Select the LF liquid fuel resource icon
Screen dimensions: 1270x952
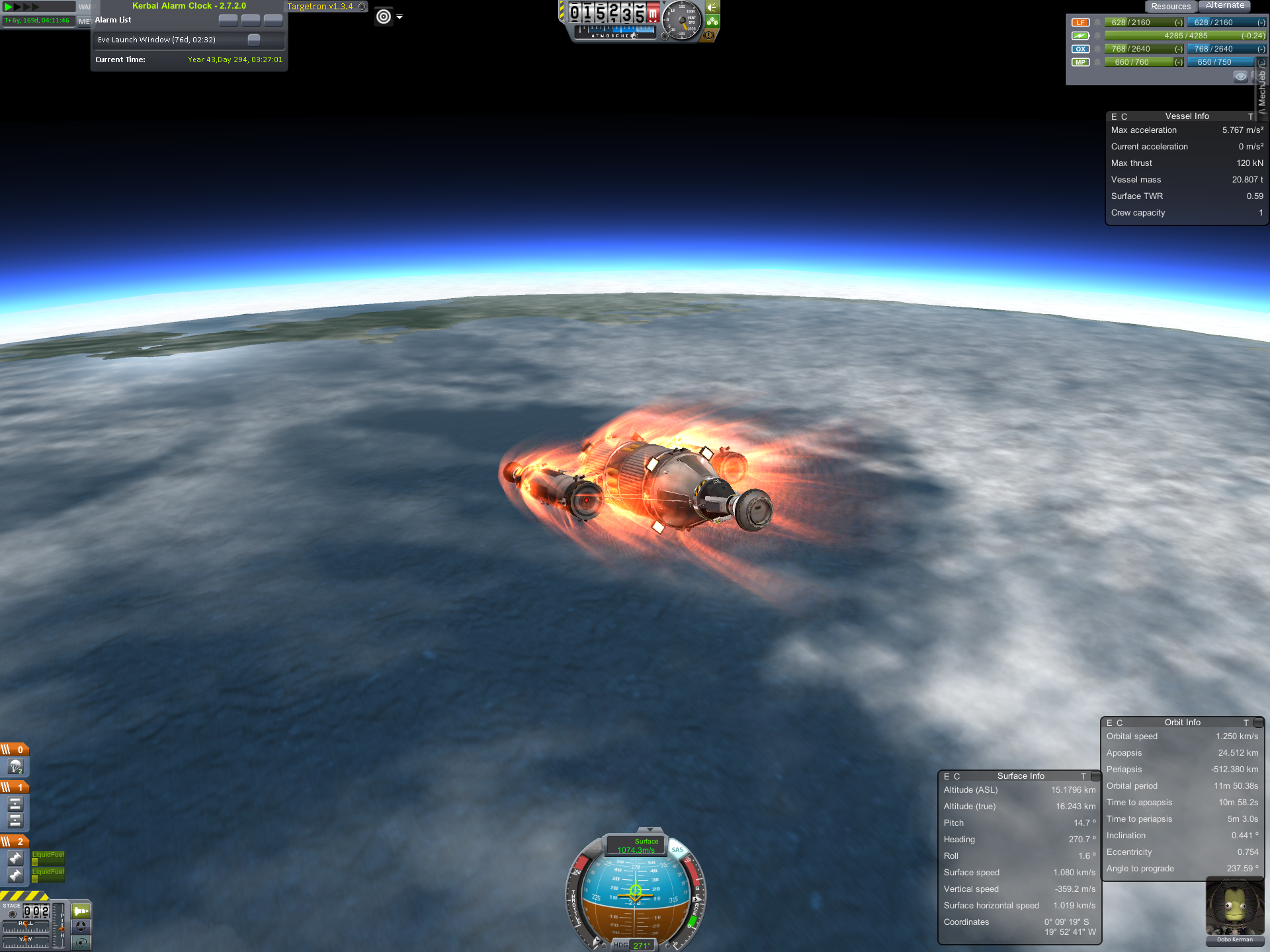[1080, 22]
